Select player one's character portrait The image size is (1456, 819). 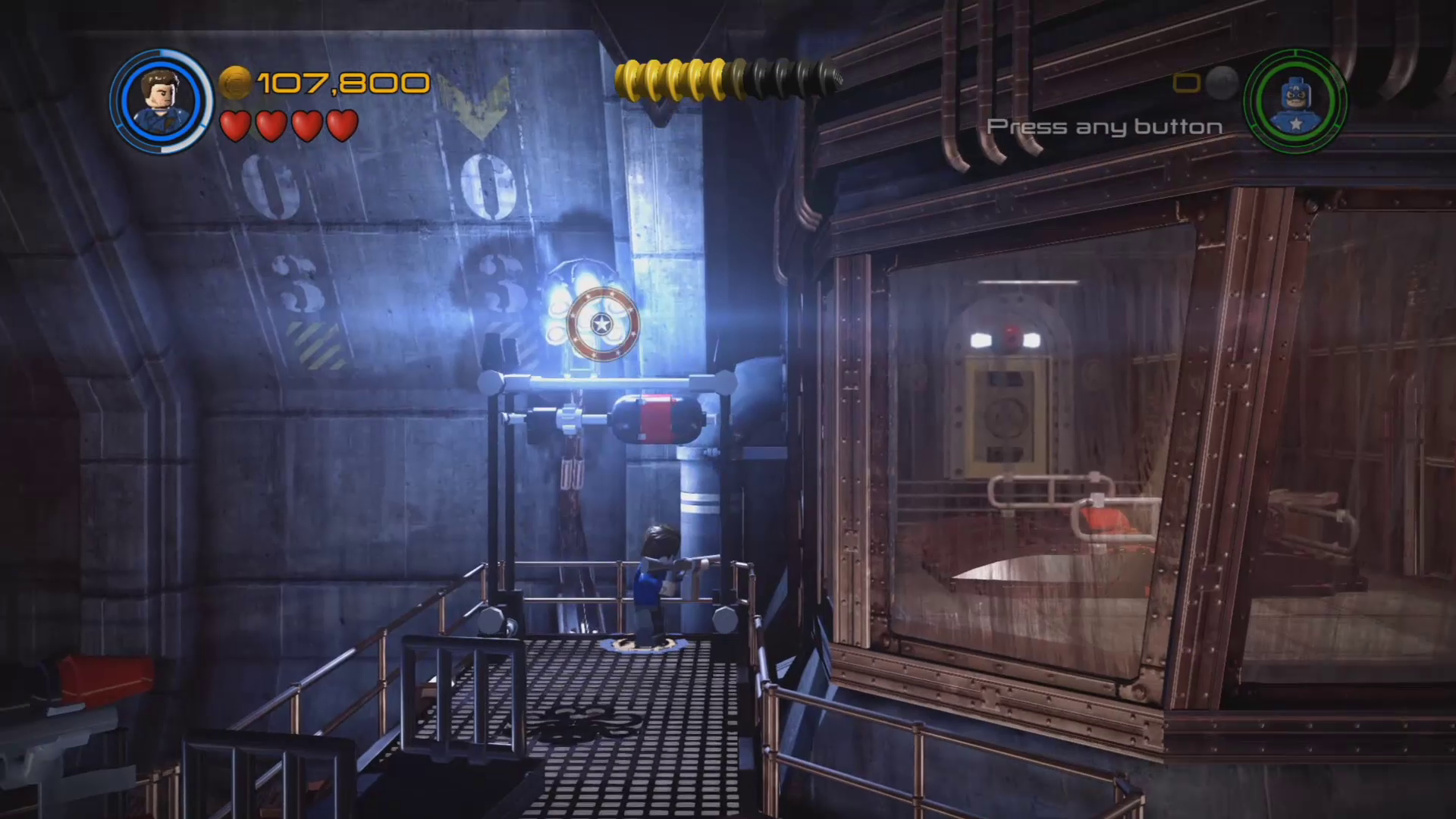161,100
